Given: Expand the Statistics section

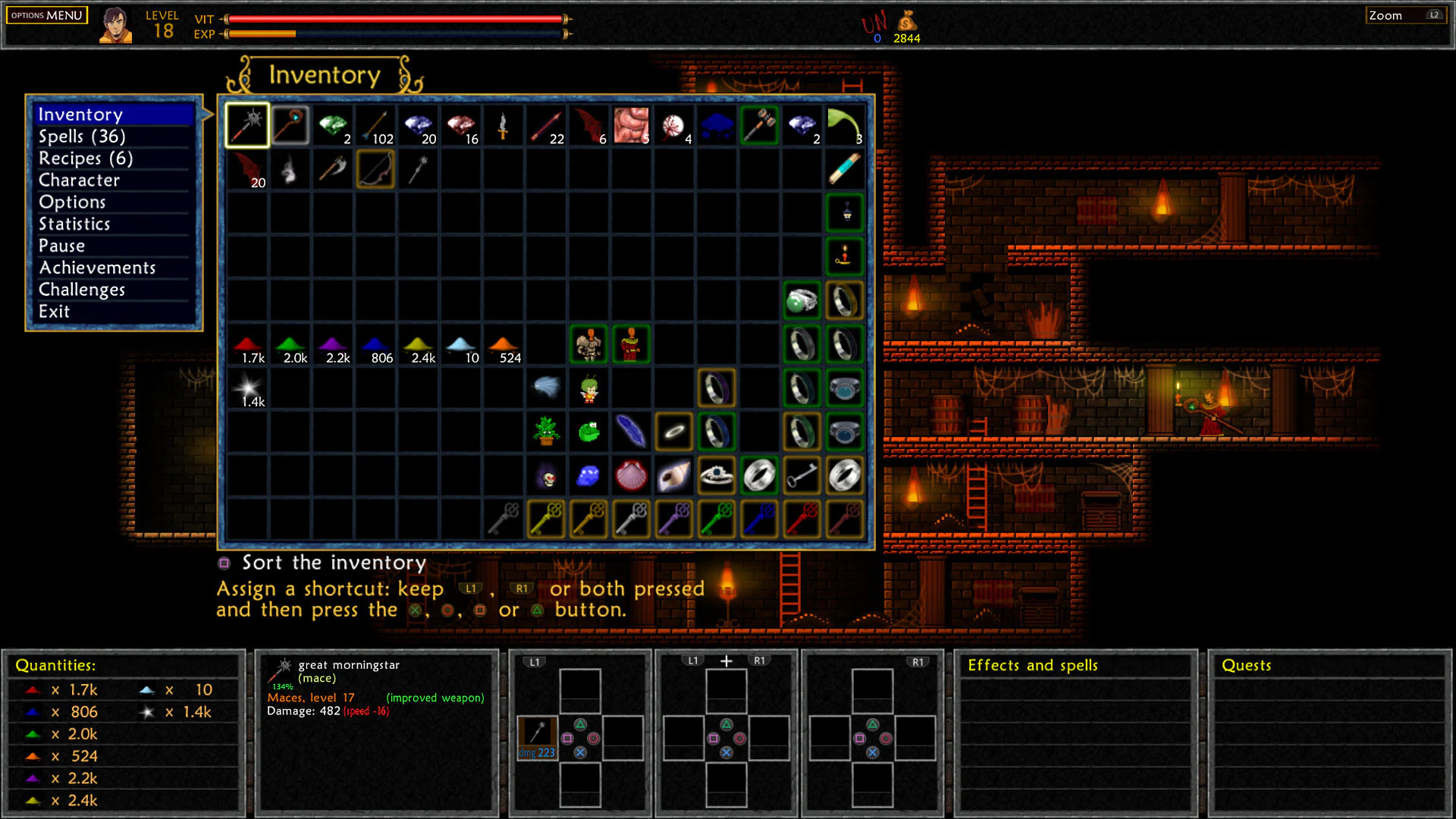Looking at the screenshot, I should (x=74, y=224).
